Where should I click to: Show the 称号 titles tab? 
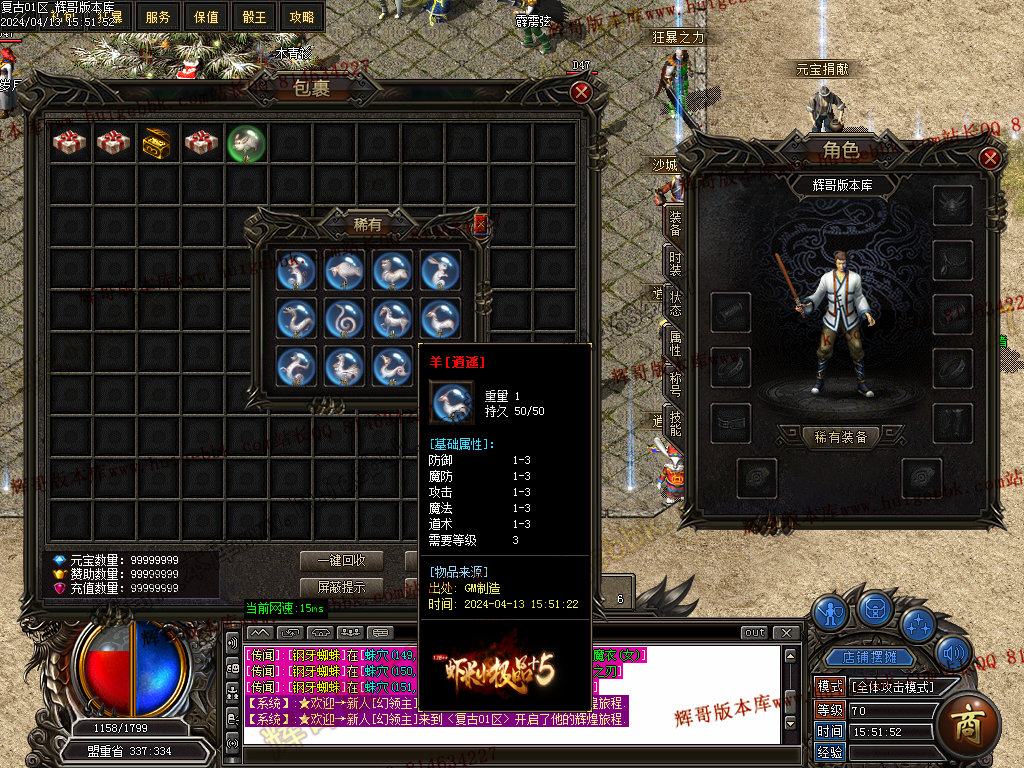(675, 383)
